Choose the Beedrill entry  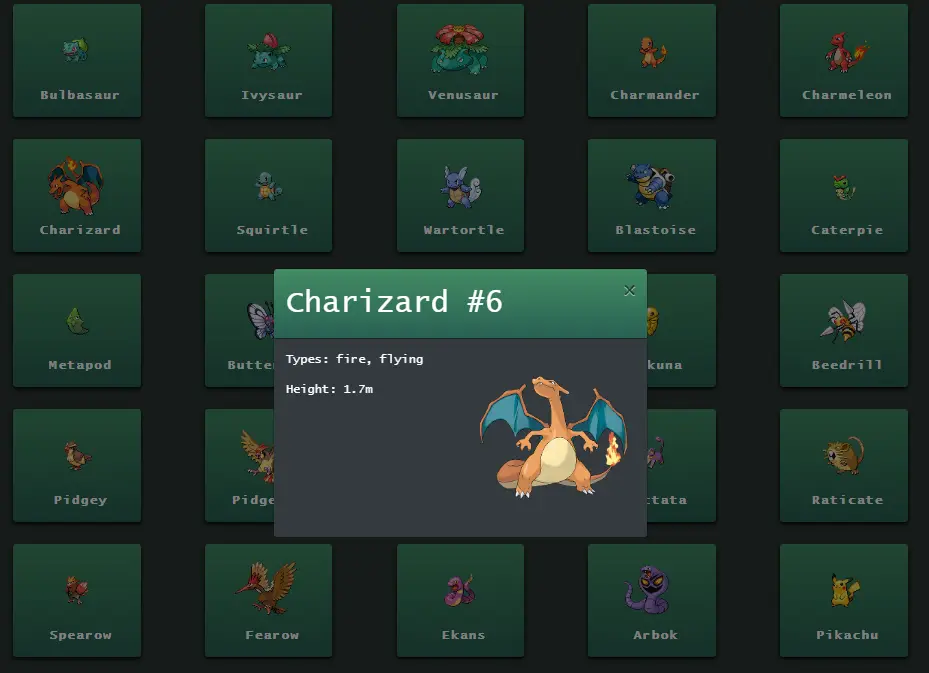pyautogui.click(x=843, y=330)
